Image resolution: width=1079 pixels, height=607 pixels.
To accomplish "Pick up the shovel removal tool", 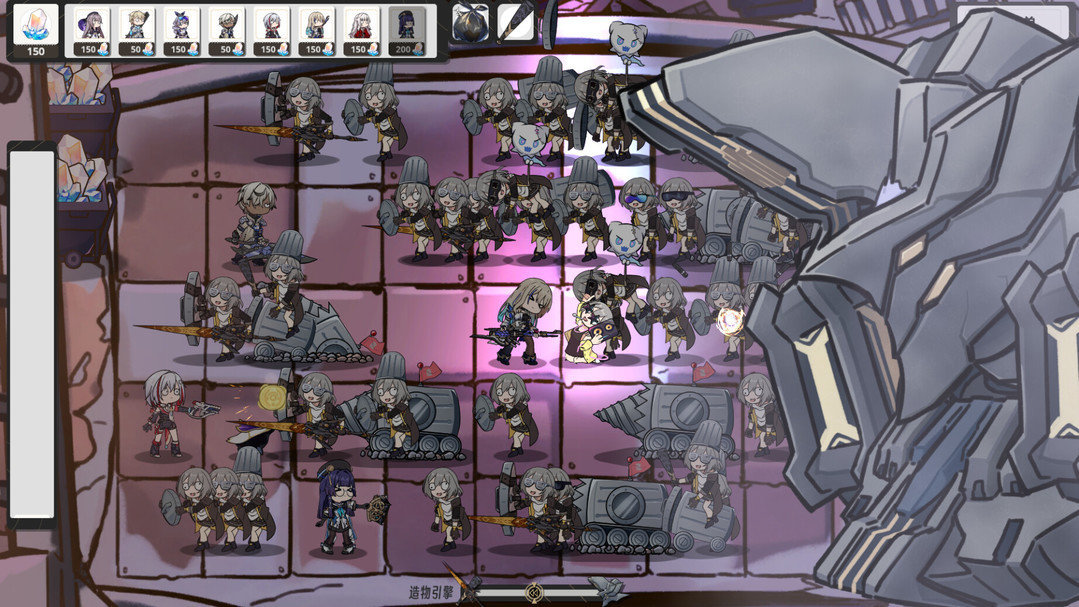I will point(516,23).
